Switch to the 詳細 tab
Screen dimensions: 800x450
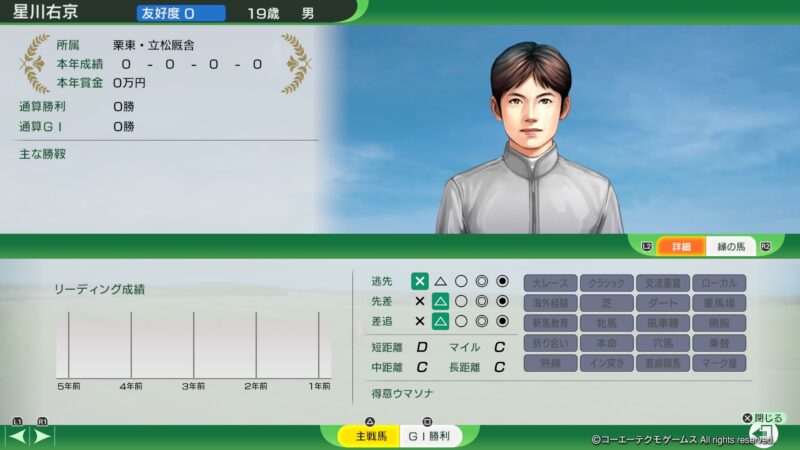tap(681, 246)
